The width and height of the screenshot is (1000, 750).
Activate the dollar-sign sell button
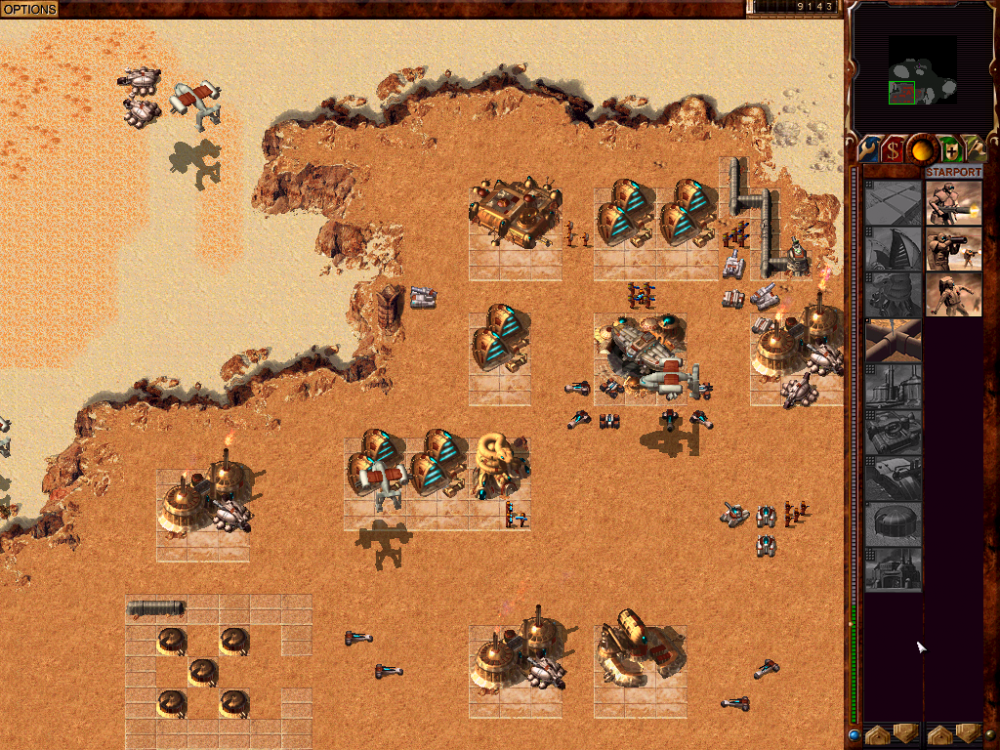[892, 150]
